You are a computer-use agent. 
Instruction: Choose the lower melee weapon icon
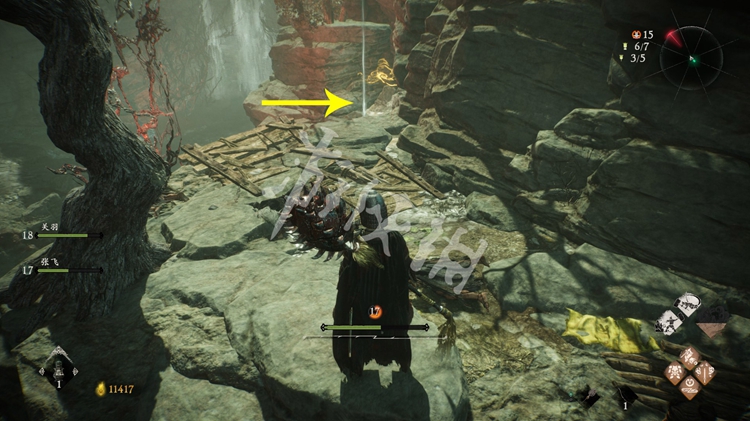coord(668,323)
